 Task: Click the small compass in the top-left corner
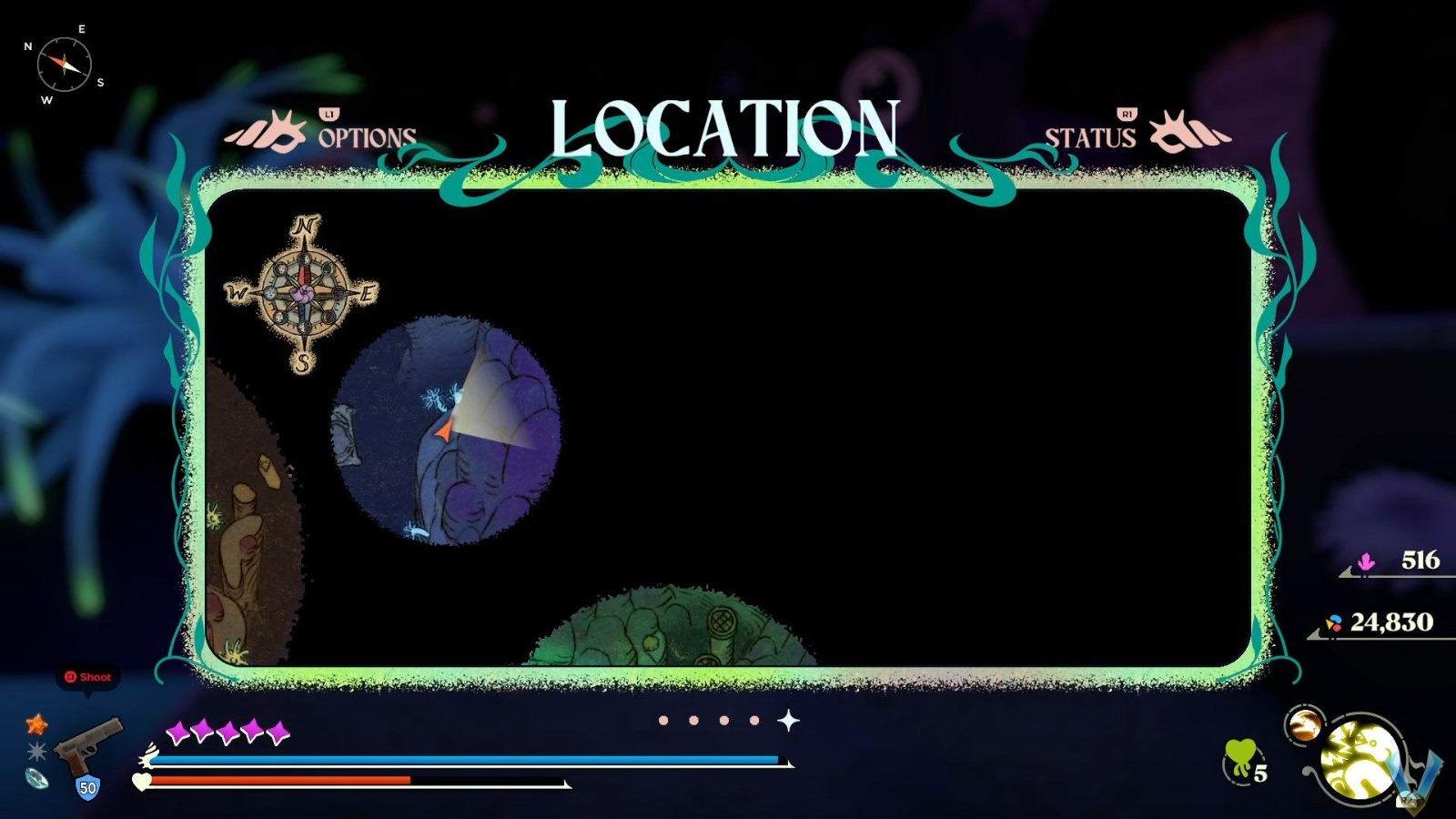tap(66, 62)
